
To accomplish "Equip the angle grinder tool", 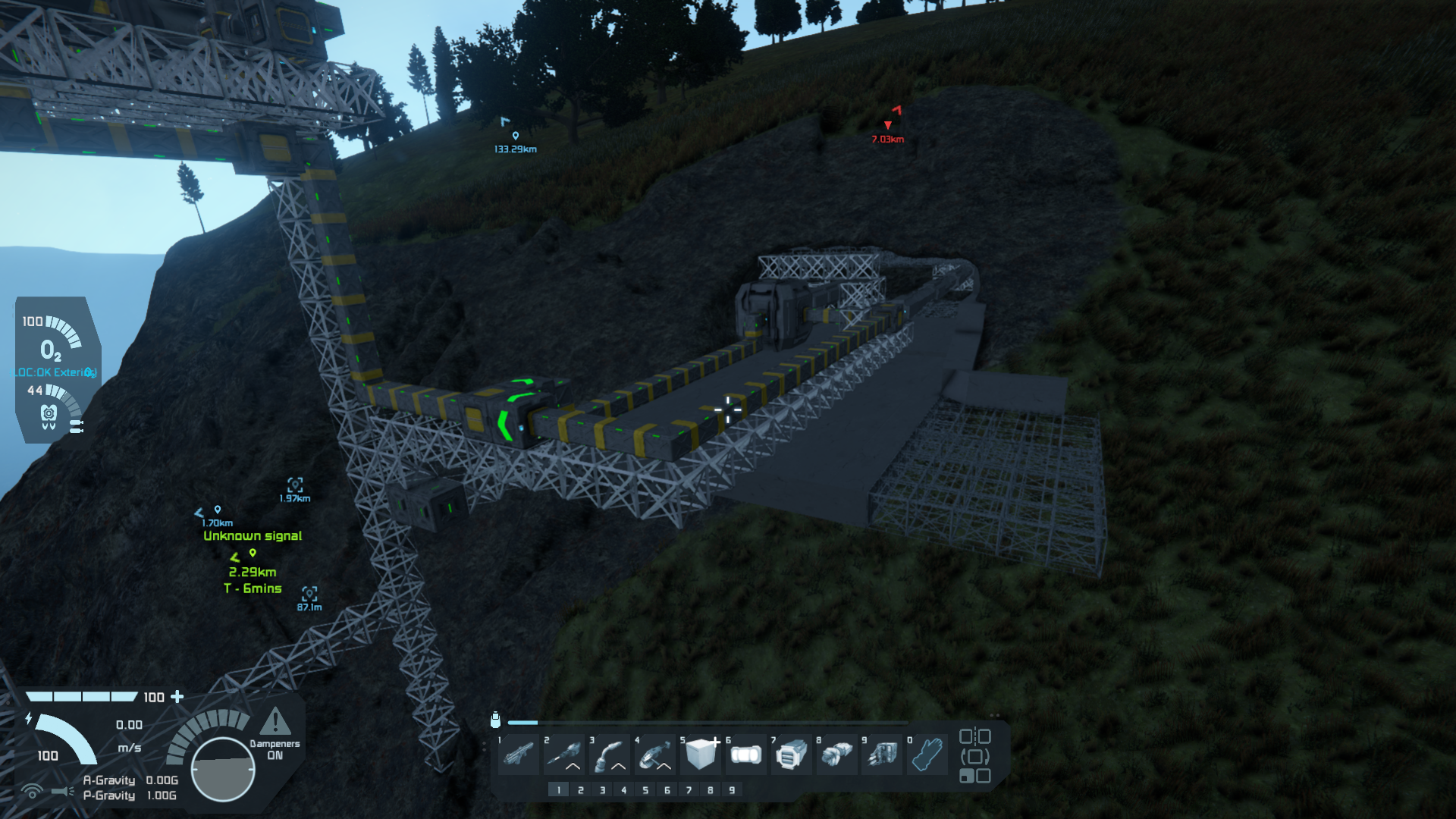I will point(655,755).
